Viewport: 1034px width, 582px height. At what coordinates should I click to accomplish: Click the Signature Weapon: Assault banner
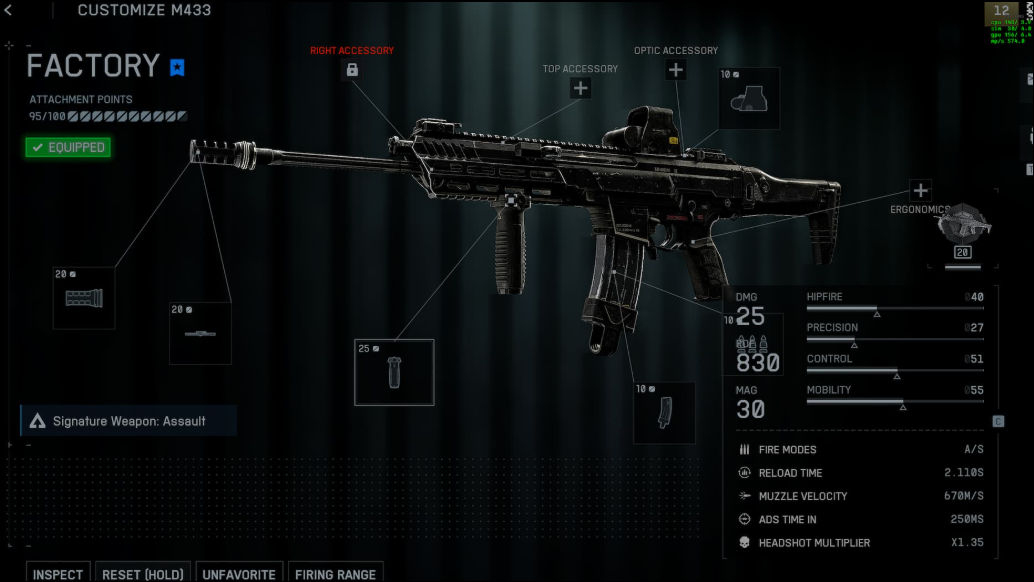tap(128, 421)
